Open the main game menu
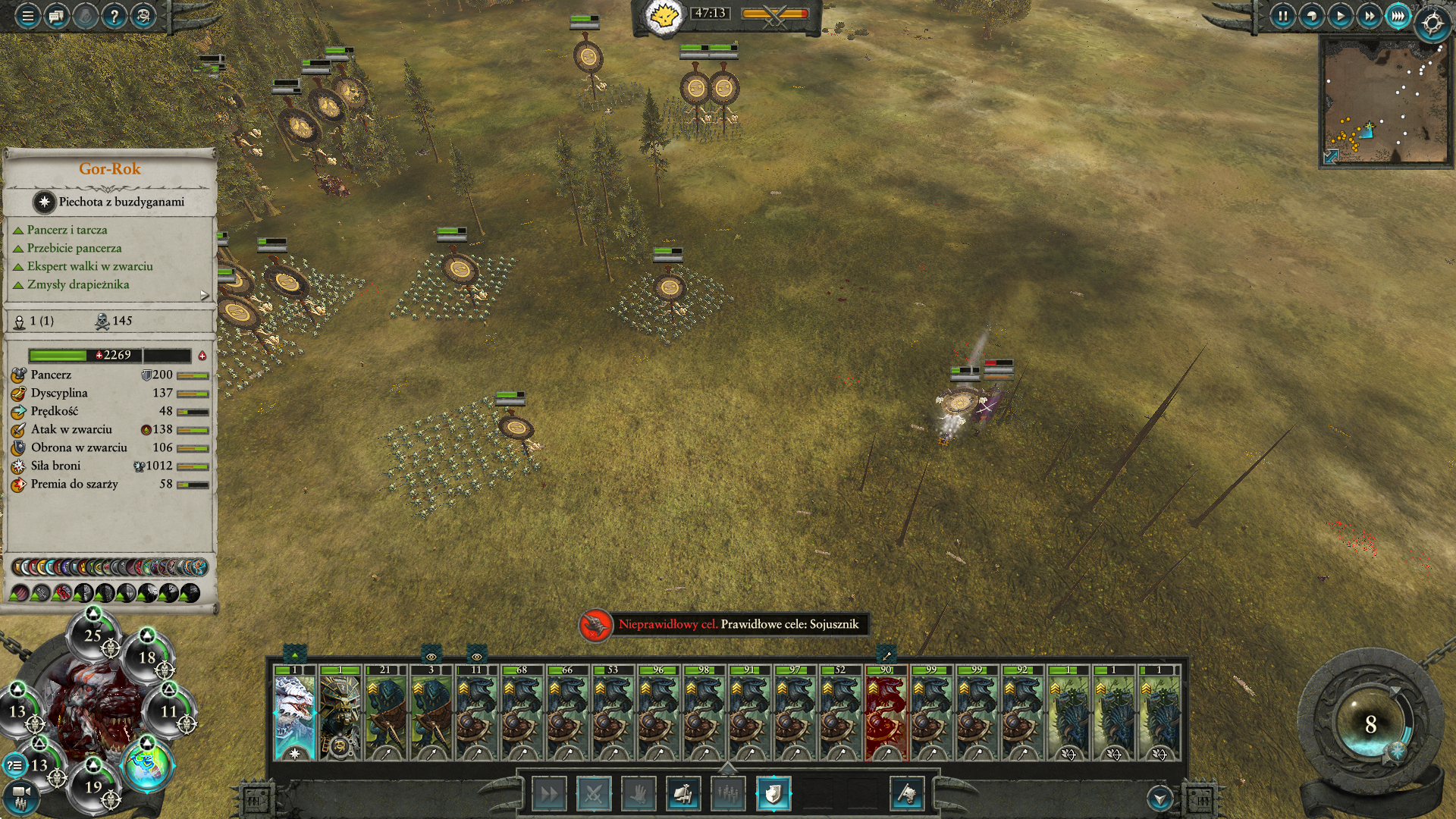The image size is (1456, 819). point(27,16)
